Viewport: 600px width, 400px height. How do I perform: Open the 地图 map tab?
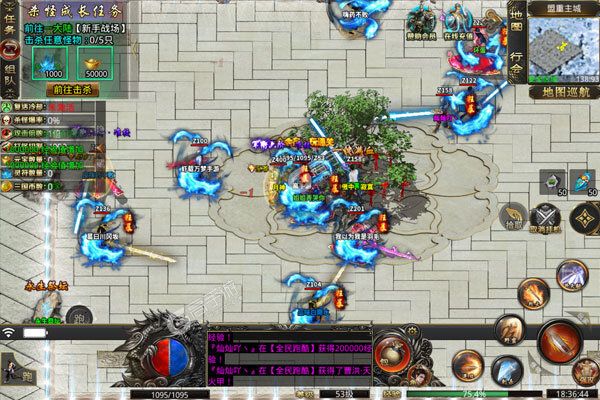(516, 23)
